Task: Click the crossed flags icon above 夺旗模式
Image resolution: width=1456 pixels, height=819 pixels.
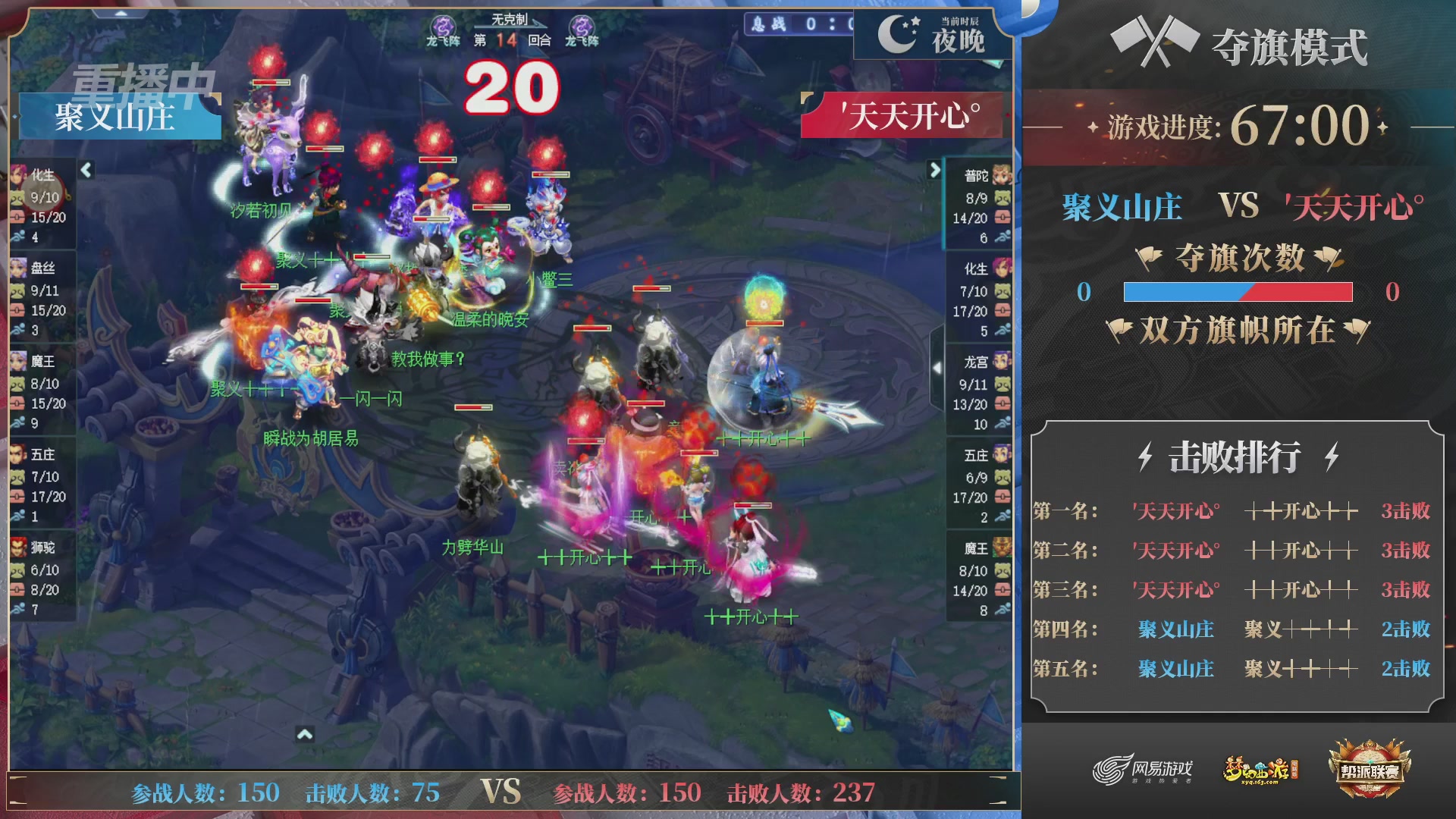Action: click(1153, 42)
